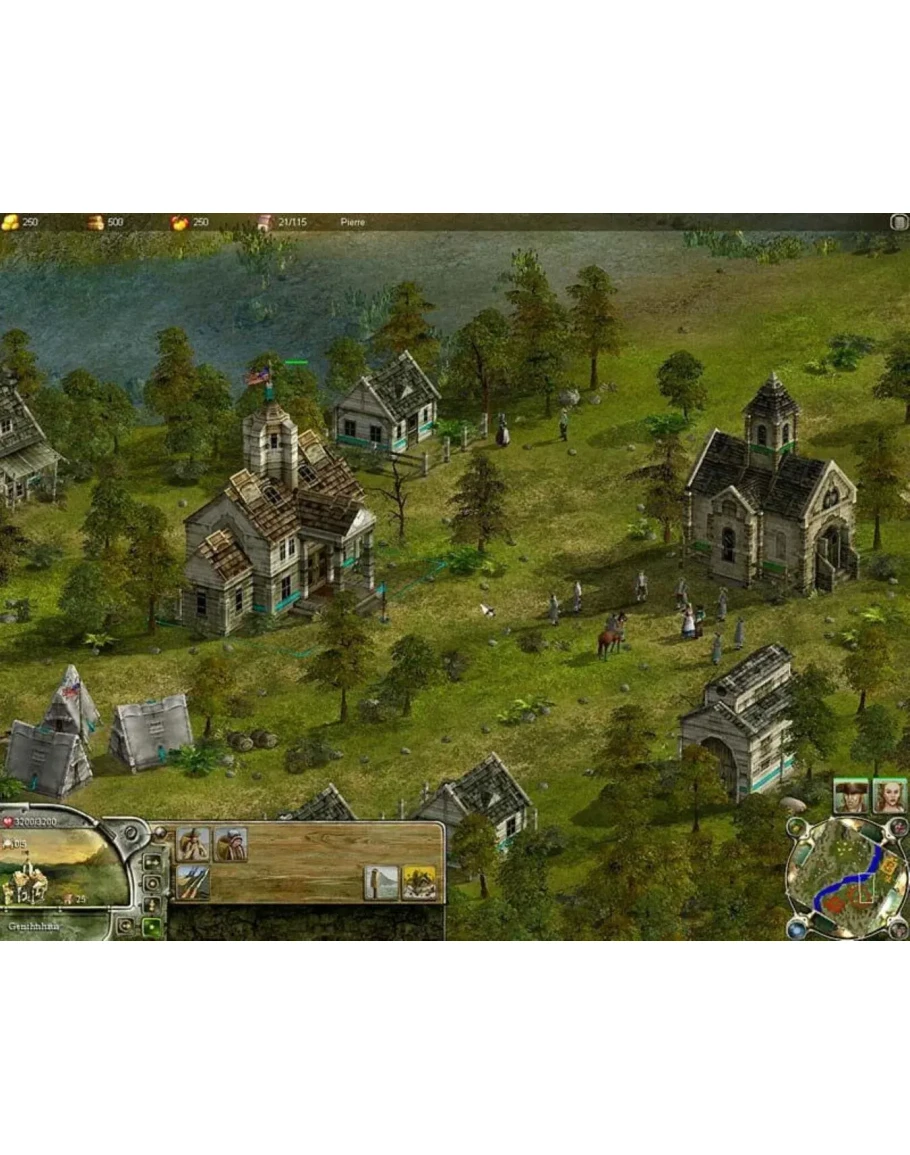Train the settler with the wide hat
This screenshot has height=1155, width=910.
click(193, 844)
